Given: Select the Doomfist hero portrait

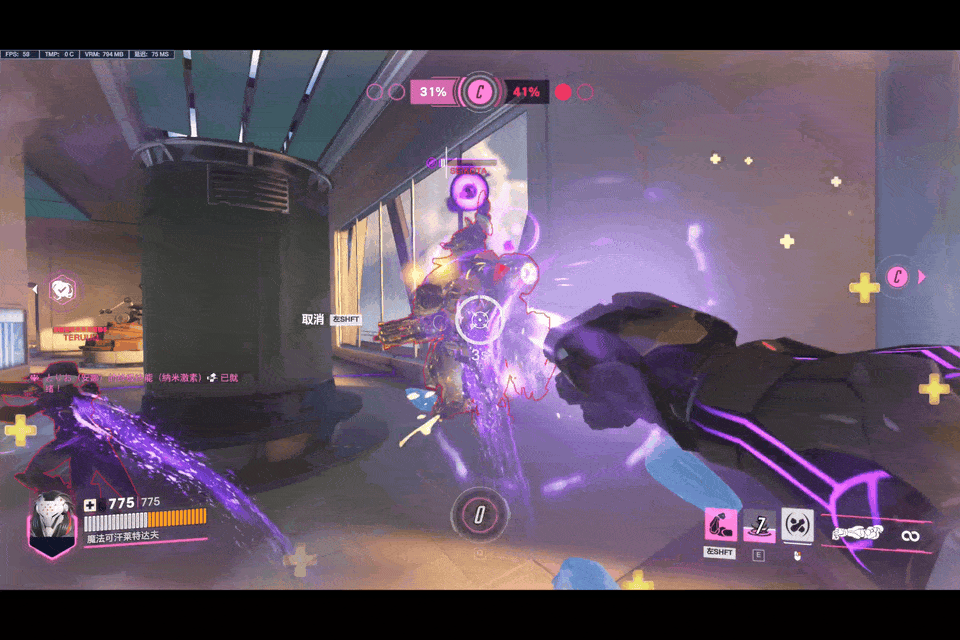Looking at the screenshot, I should [52, 522].
